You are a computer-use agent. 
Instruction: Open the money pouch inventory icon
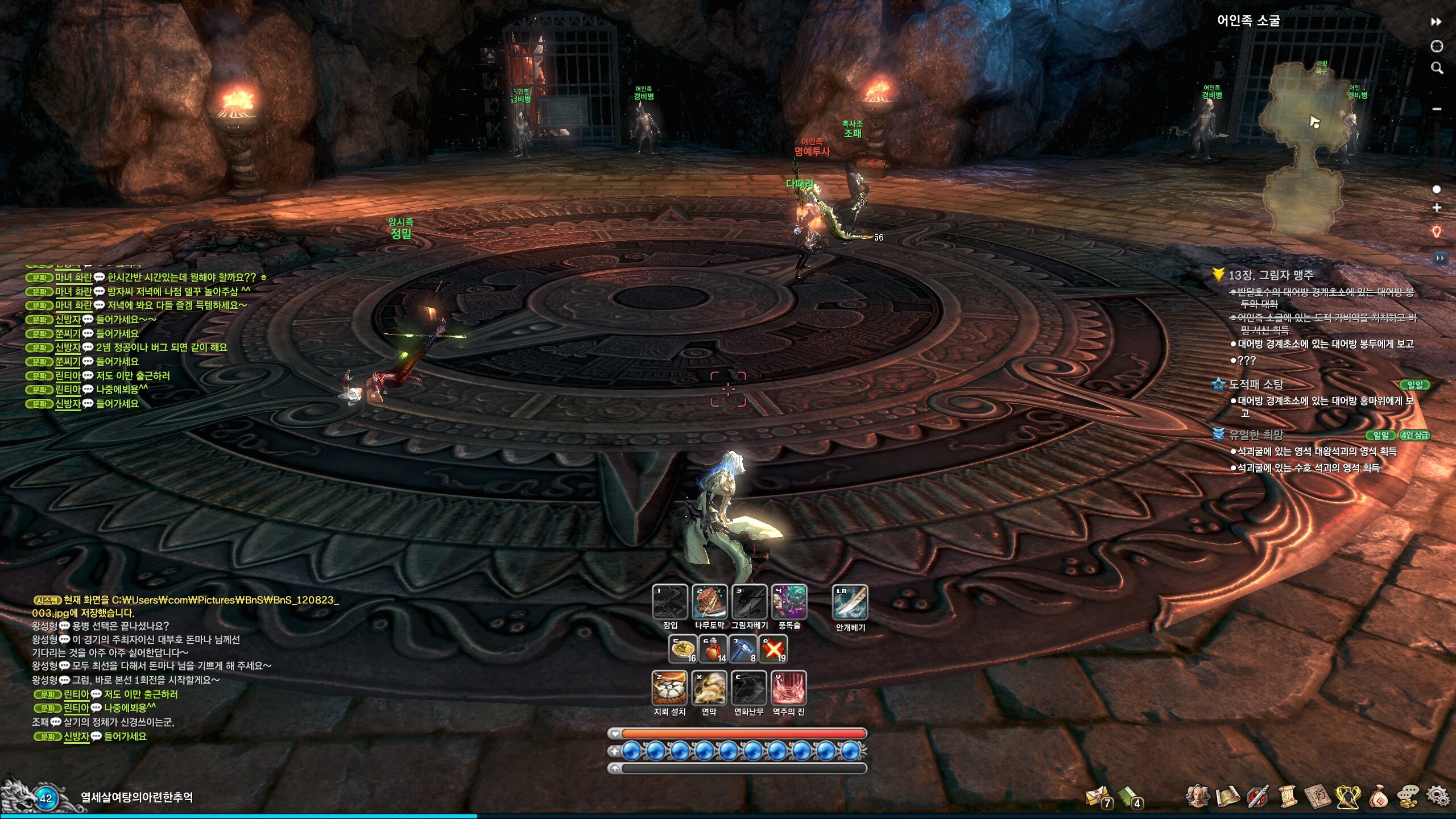[x=1379, y=797]
